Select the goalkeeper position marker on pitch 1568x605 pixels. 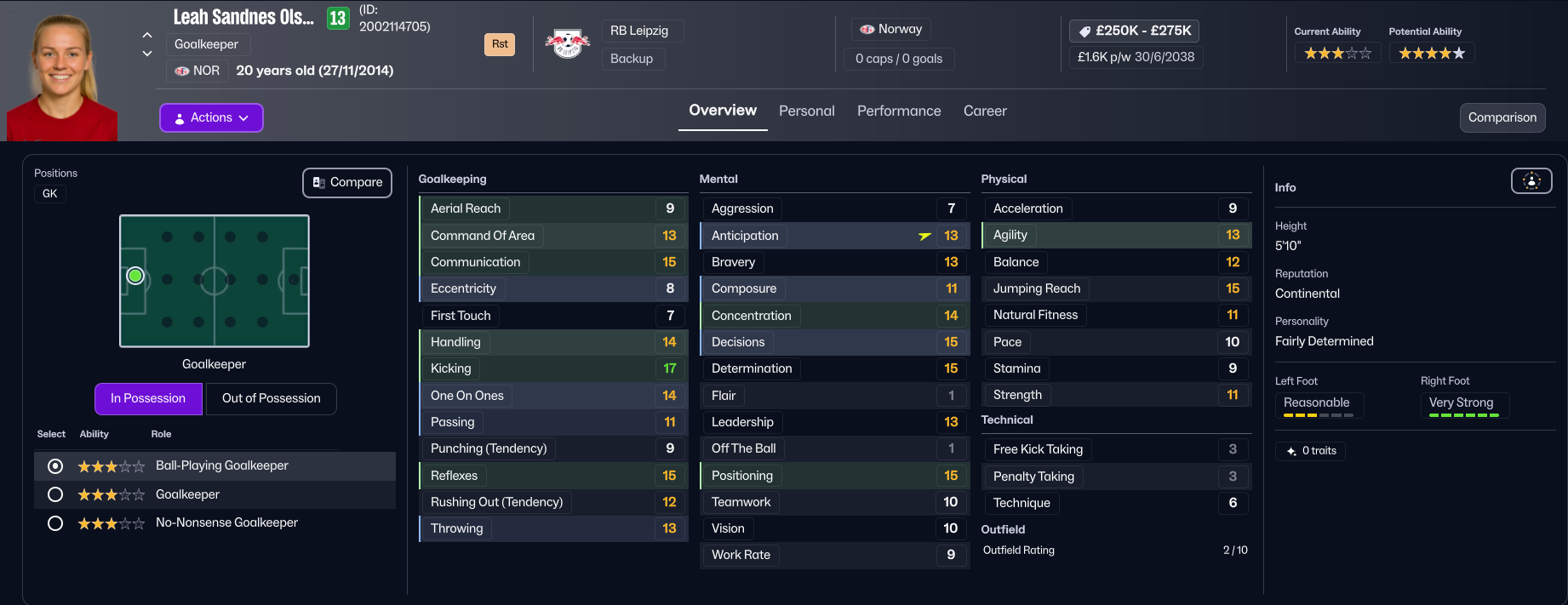click(135, 277)
